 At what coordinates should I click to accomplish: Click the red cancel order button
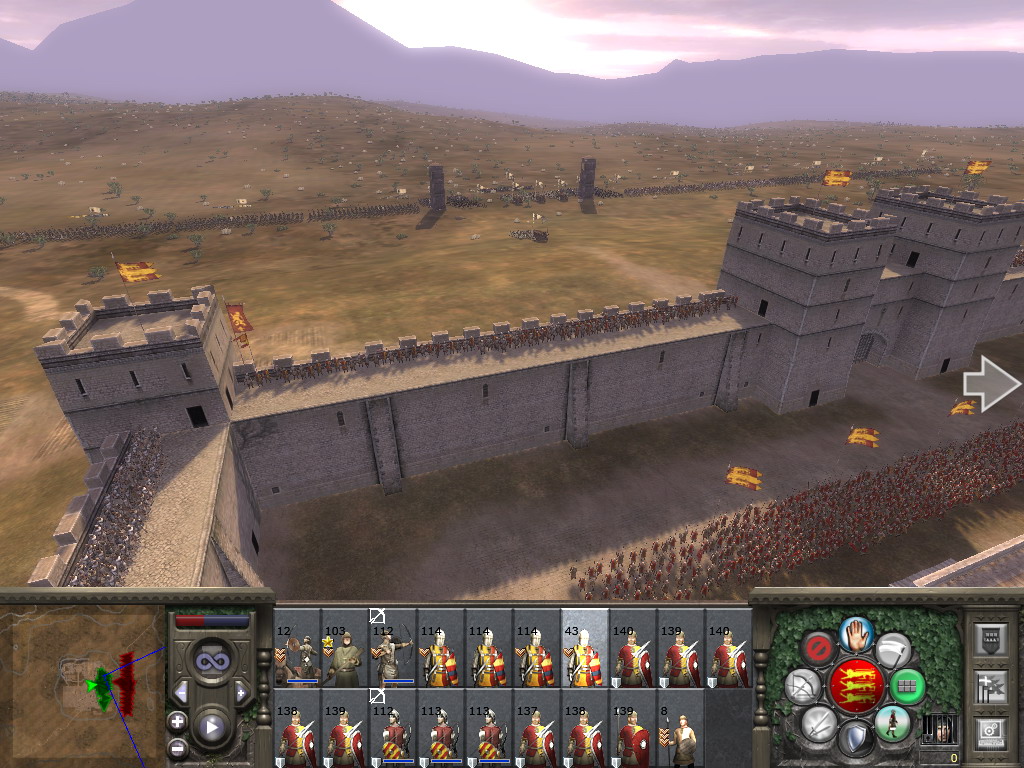[x=818, y=648]
